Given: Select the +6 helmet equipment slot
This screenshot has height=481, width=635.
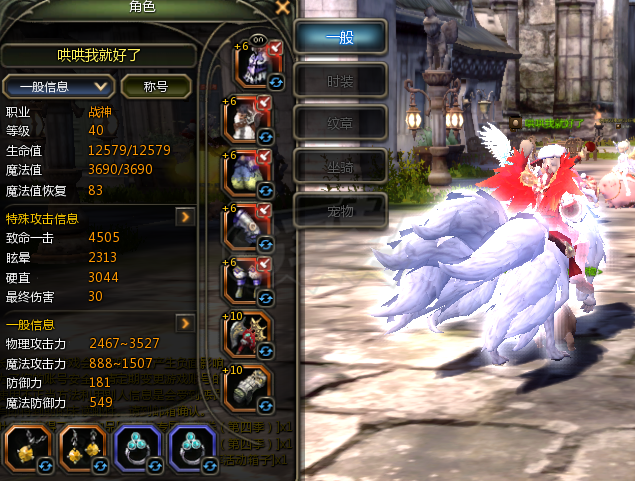Looking at the screenshot, I should point(254,64).
